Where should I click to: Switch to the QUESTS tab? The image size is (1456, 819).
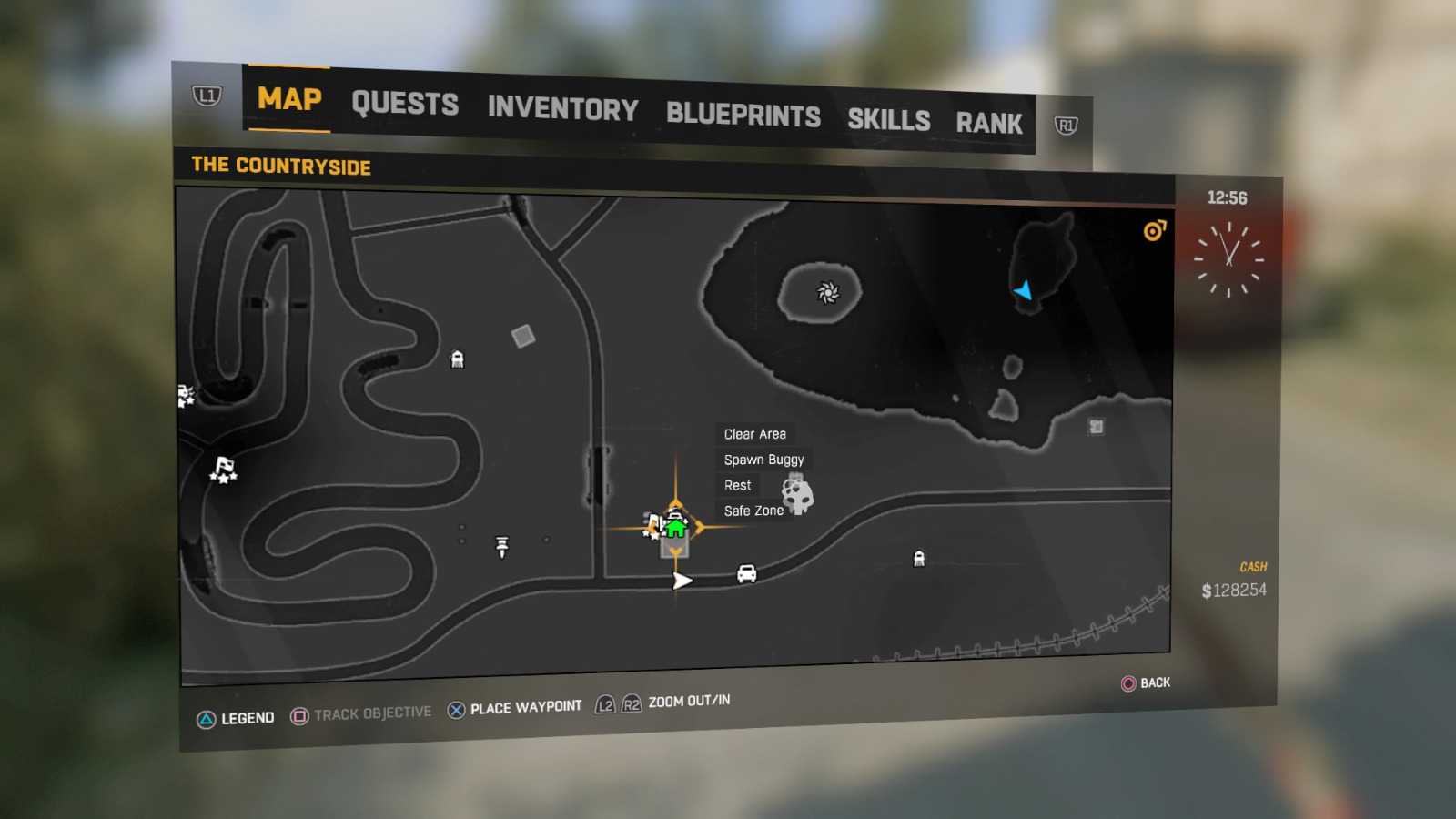[x=405, y=104]
